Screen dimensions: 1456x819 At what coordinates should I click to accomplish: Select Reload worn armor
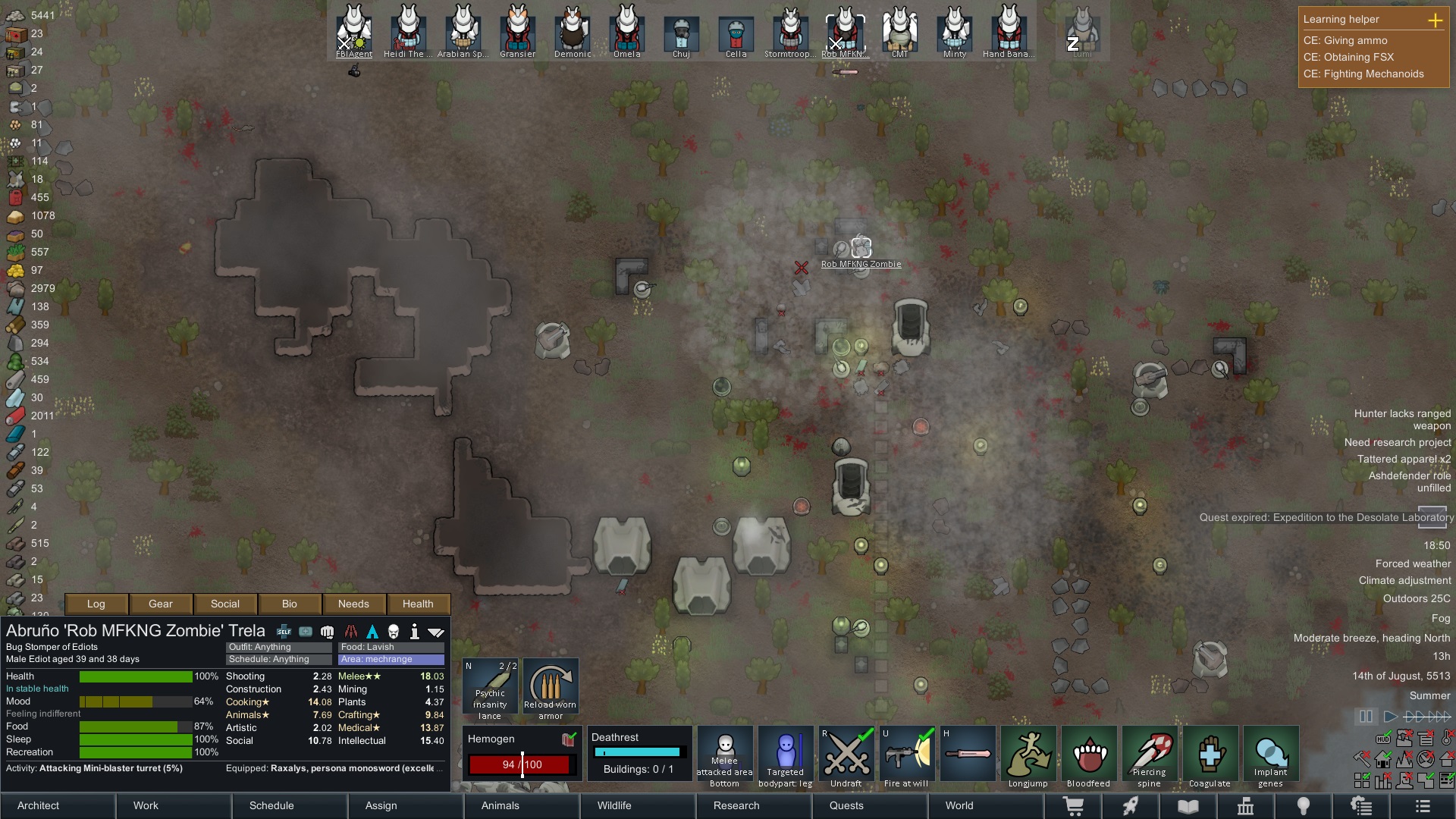coord(551,686)
